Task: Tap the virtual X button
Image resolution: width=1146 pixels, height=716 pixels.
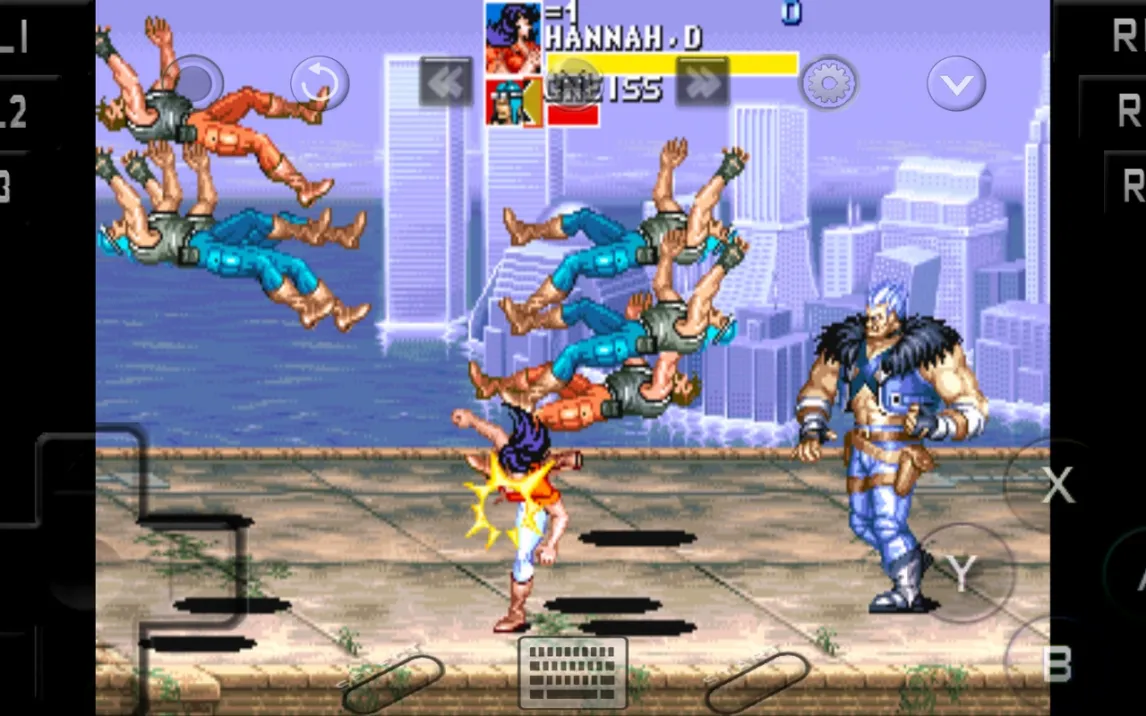Action: click(1056, 485)
